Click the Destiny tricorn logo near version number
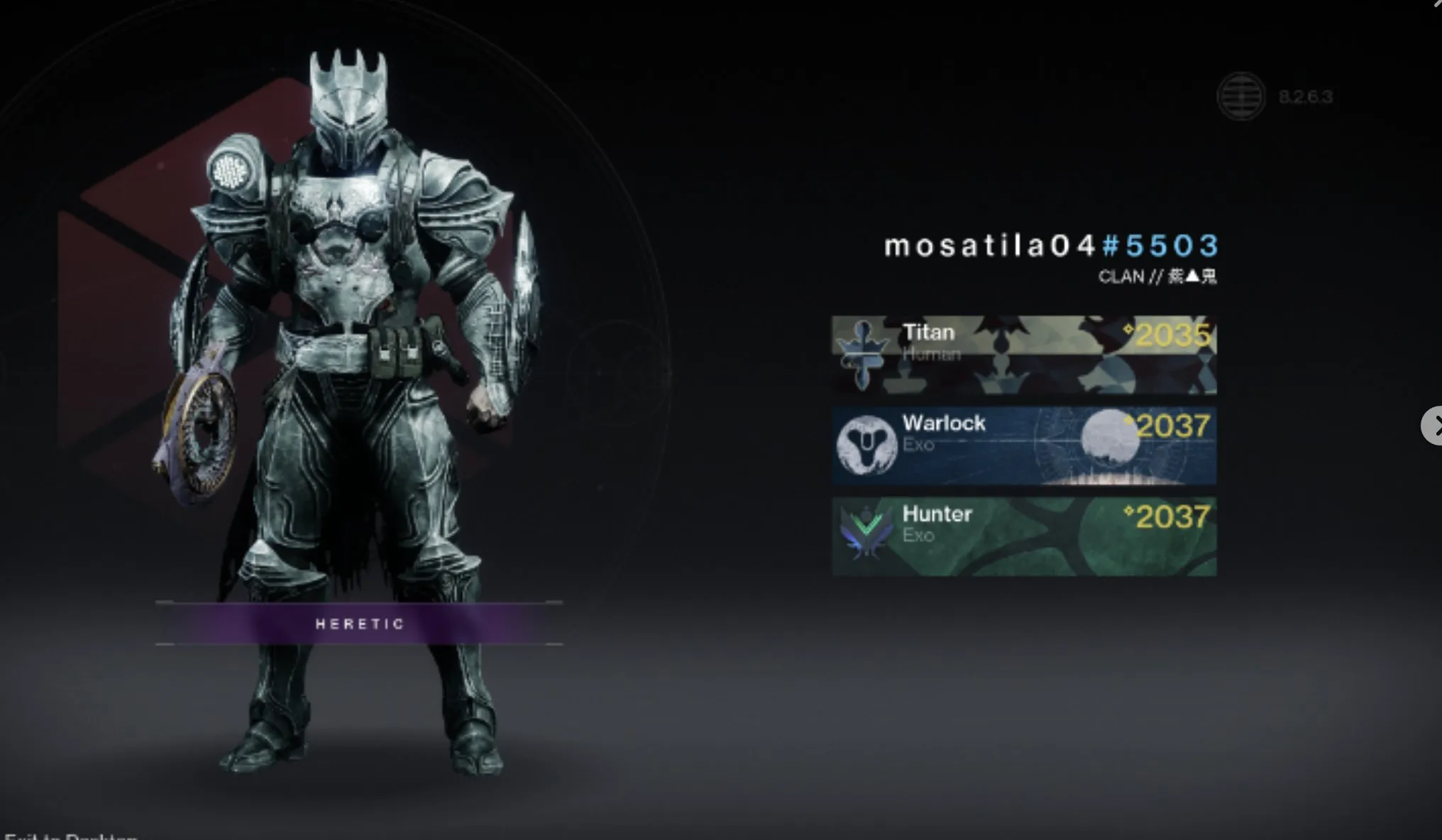The image size is (1442, 840). (x=1240, y=97)
